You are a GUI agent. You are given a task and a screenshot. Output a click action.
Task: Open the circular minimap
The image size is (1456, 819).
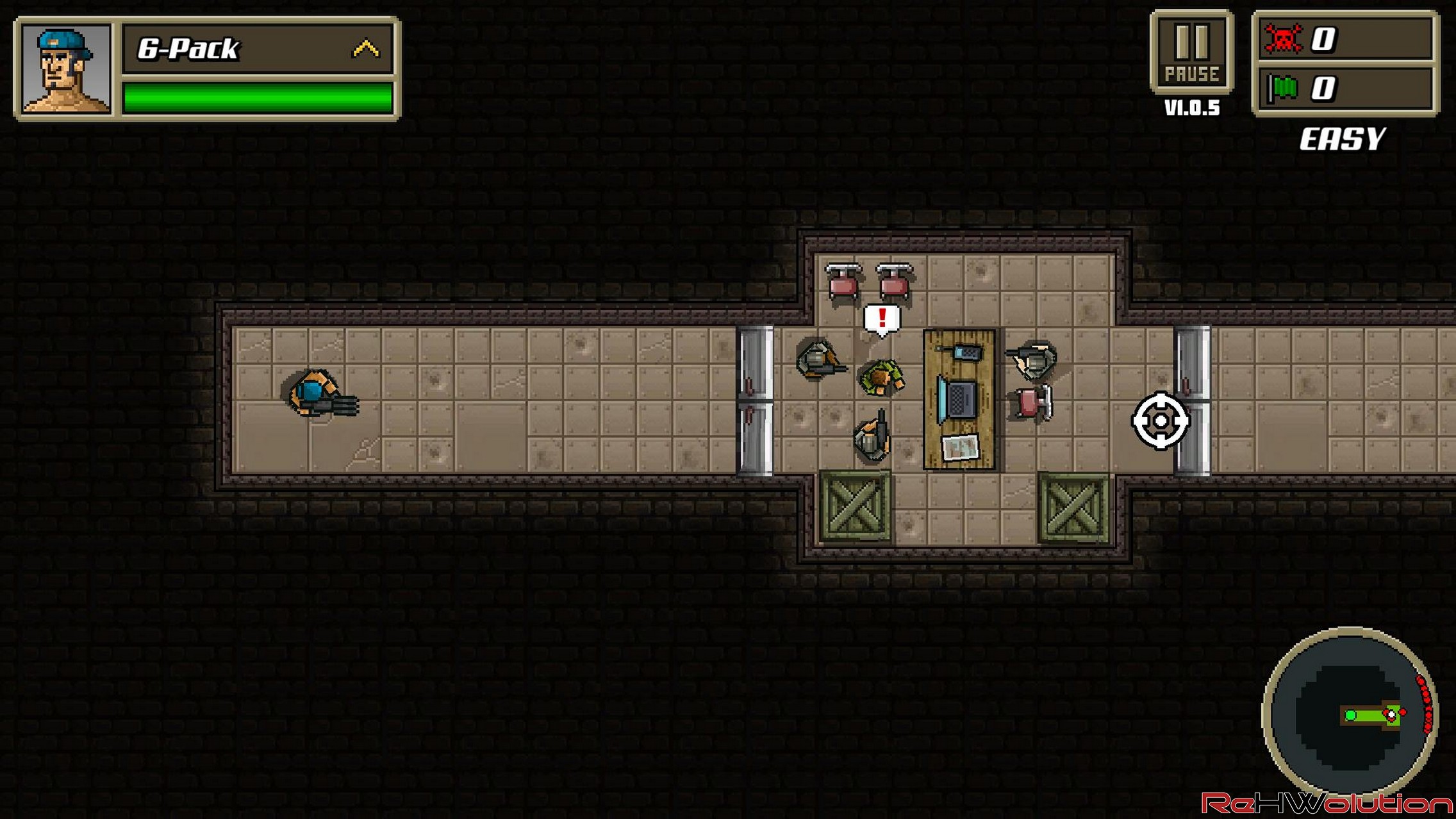[1350, 711]
